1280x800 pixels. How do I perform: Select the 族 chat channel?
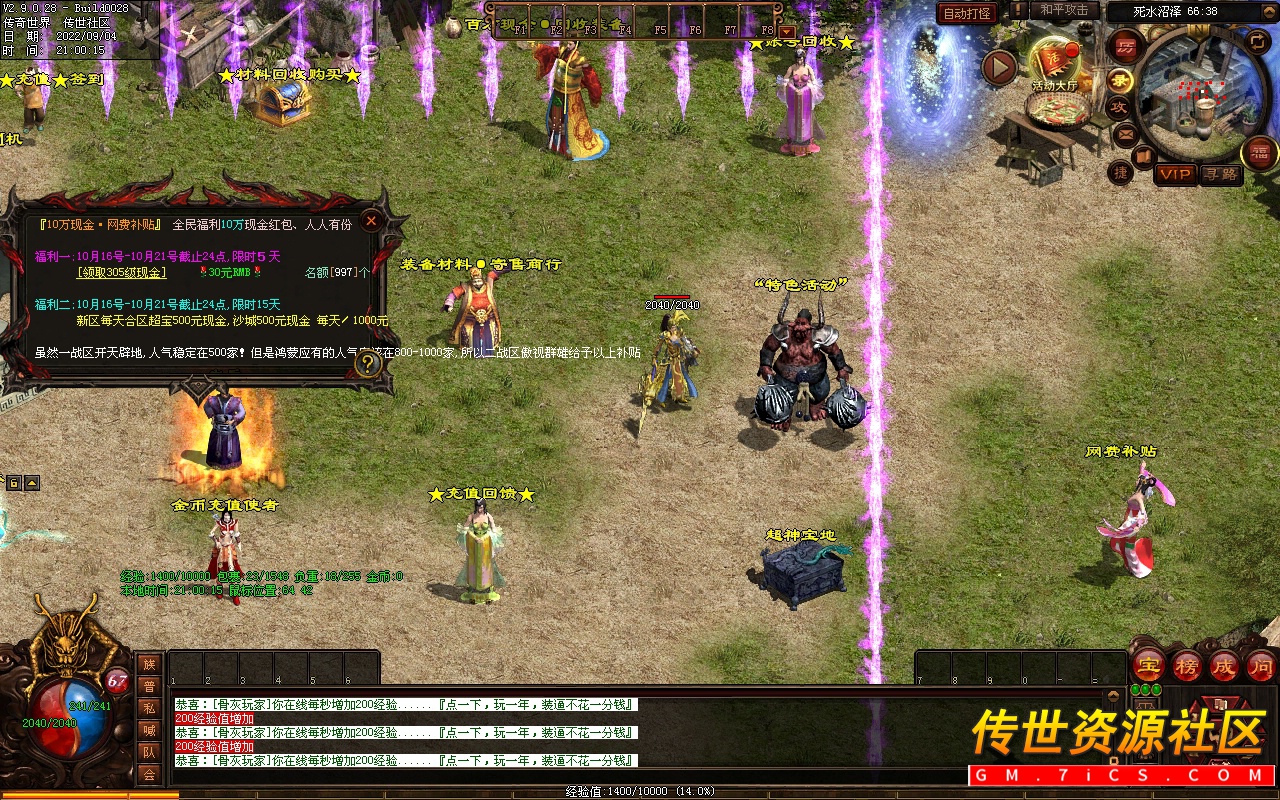coord(149,664)
